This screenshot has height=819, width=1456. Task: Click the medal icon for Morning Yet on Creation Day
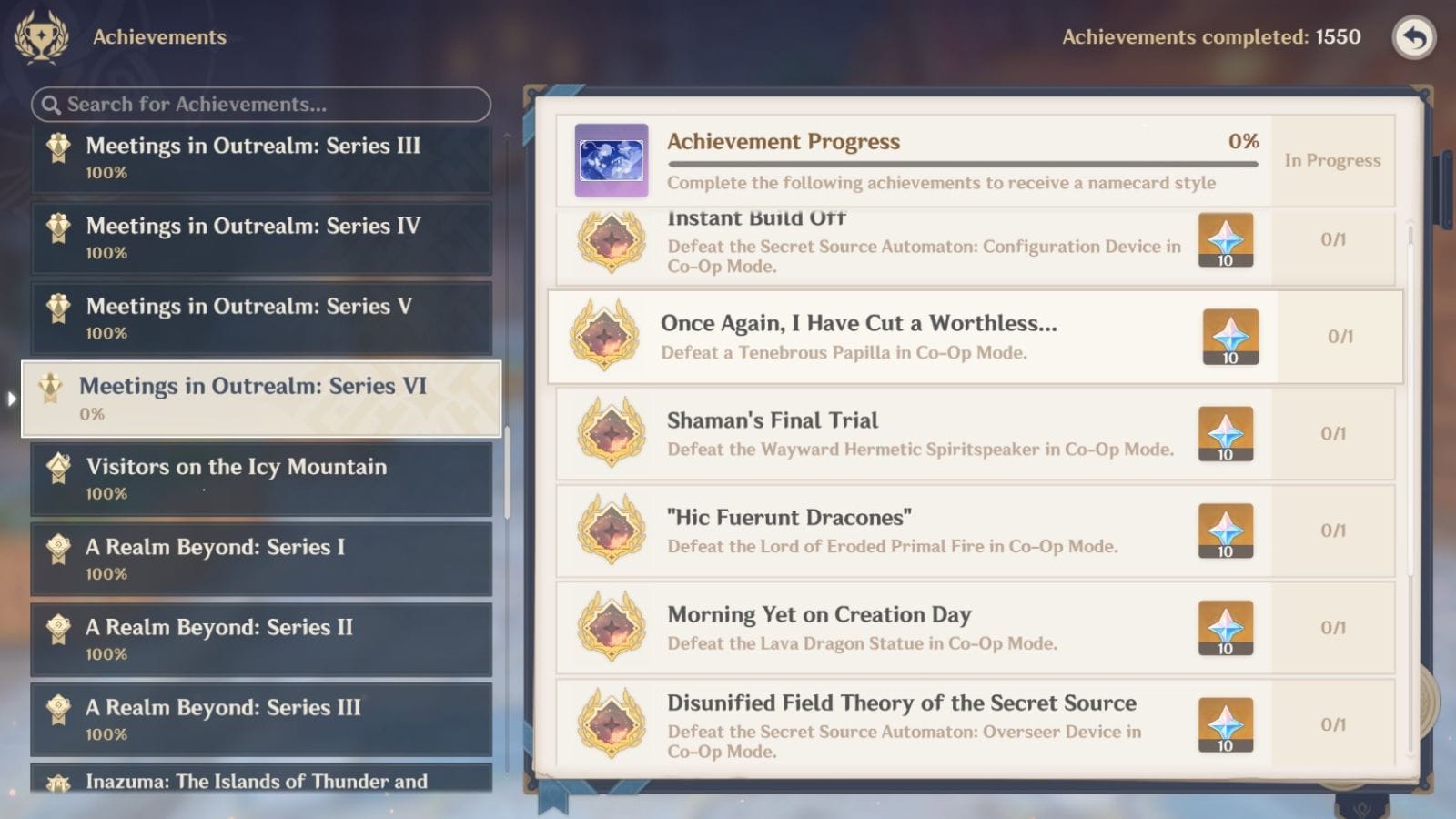coord(611,626)
